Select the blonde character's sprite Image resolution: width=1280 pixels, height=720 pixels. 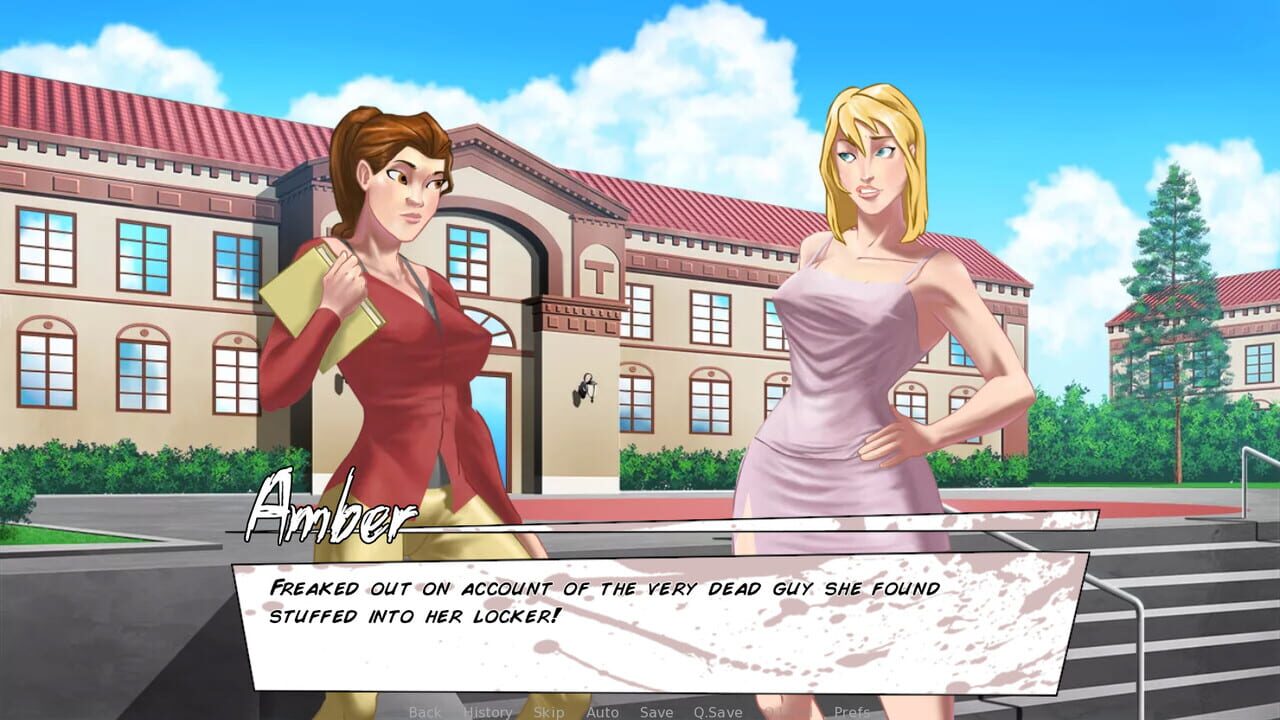(870, 300)
